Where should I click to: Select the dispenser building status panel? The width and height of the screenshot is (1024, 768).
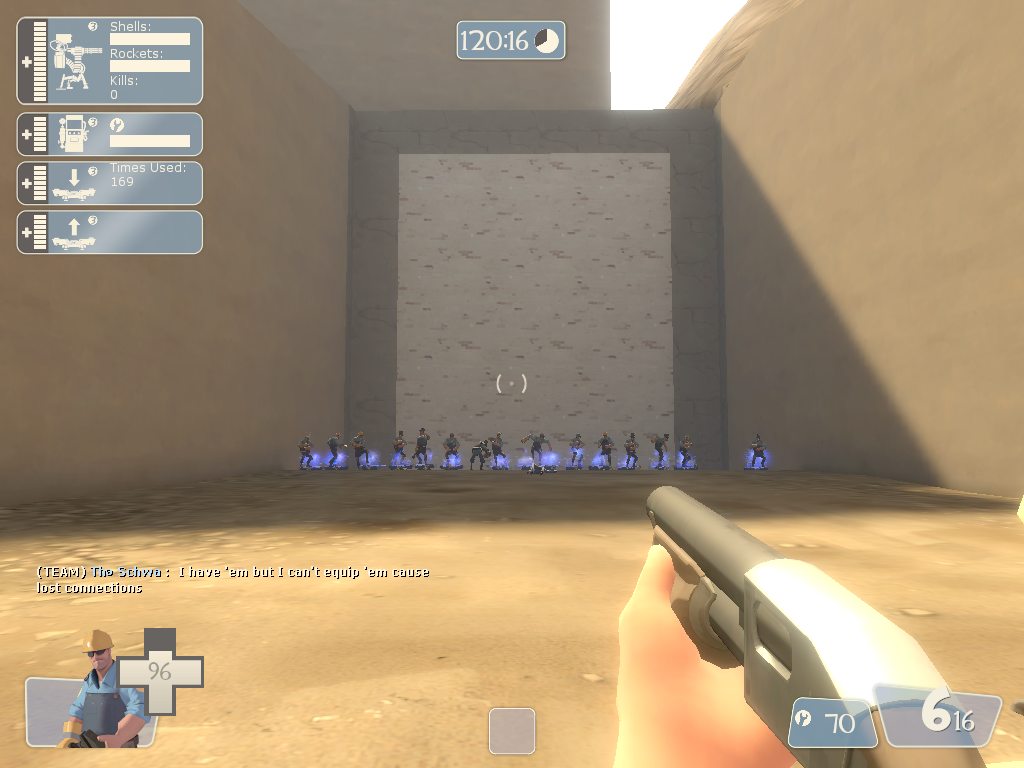click(x=110, y=134)
